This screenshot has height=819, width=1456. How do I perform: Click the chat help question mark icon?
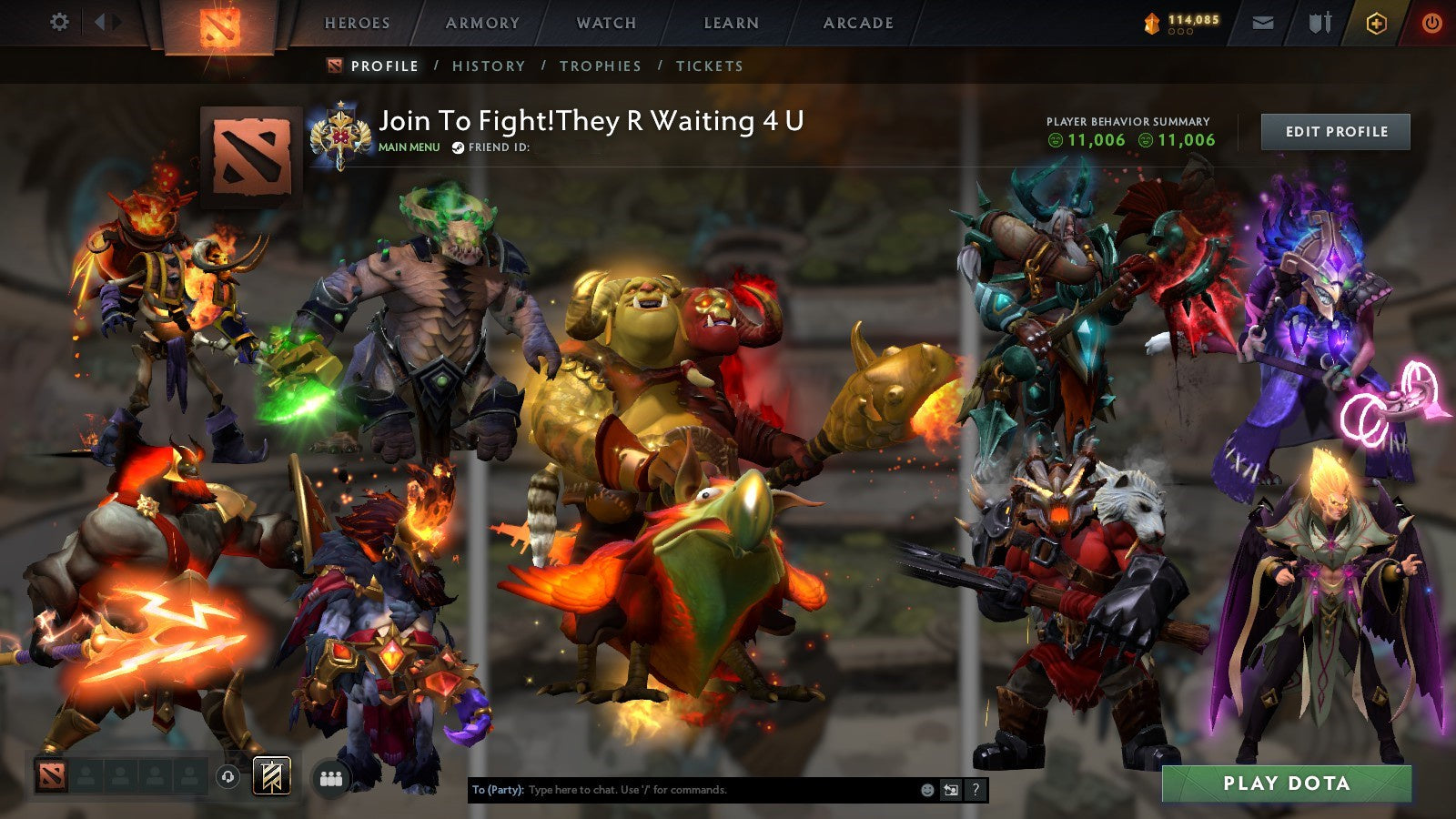tap(976, 790)
